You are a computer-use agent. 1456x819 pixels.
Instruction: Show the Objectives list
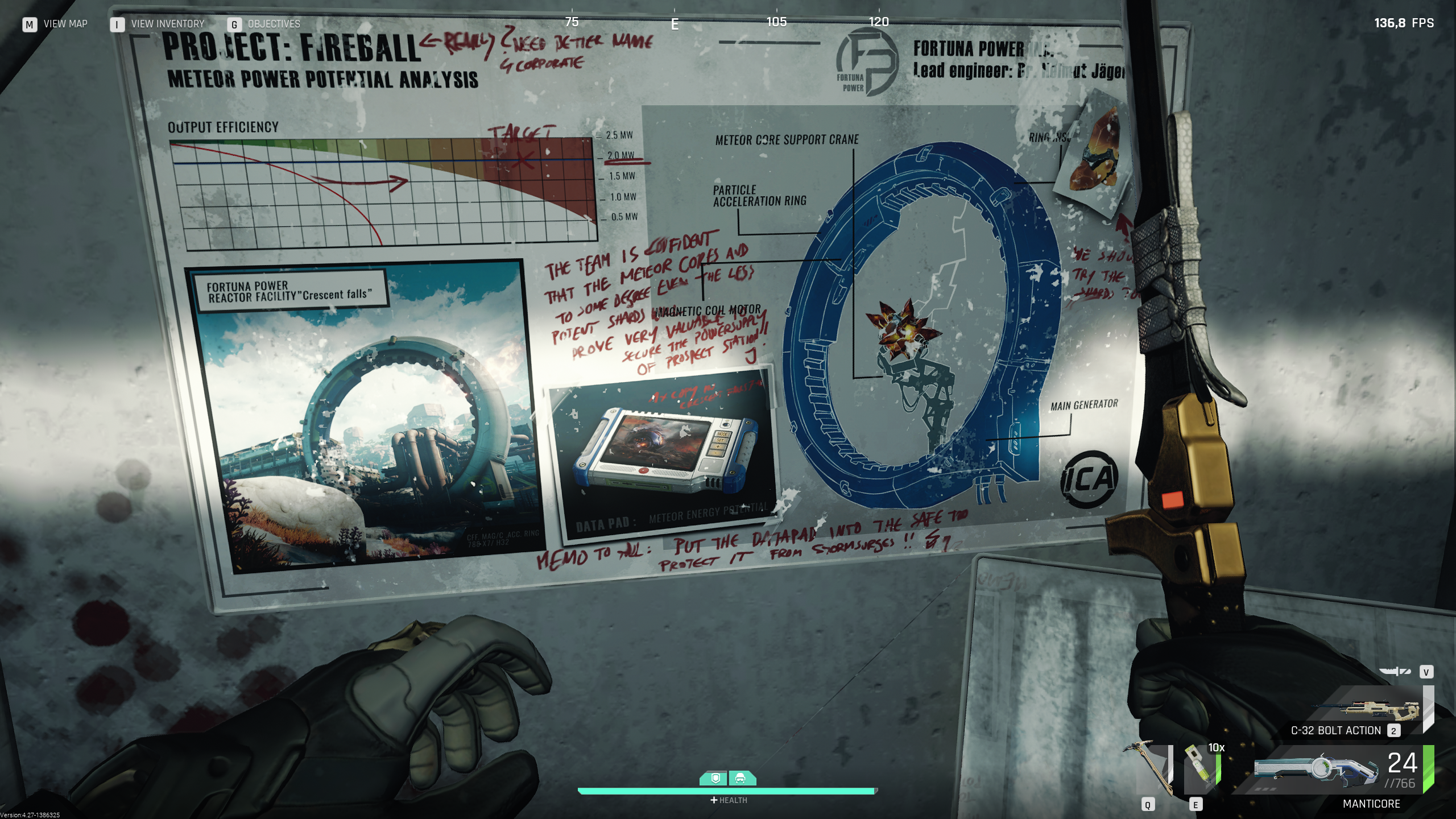[x=264, y=24]
